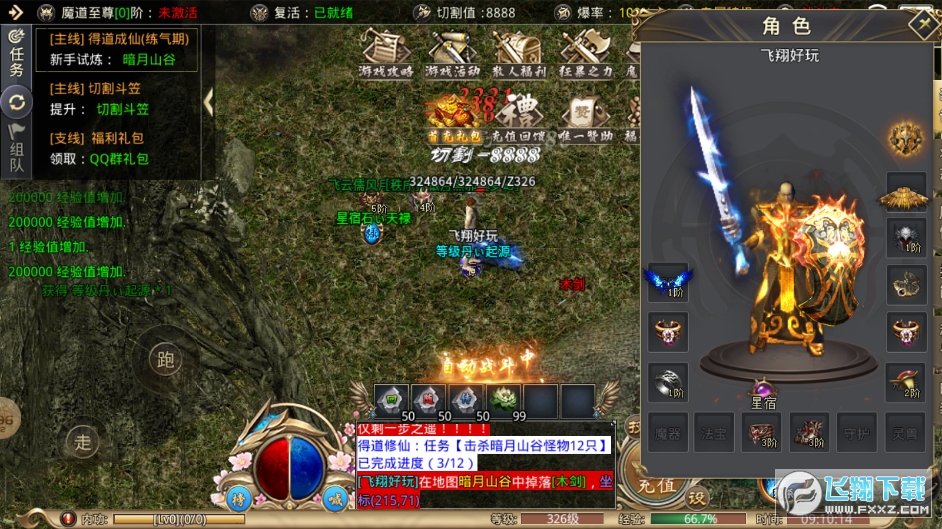Image resolution: width=942 pixels, height=529 pixels.
Task: Open the 游戏攻略 game guide
Action: [x=386, y=54]
